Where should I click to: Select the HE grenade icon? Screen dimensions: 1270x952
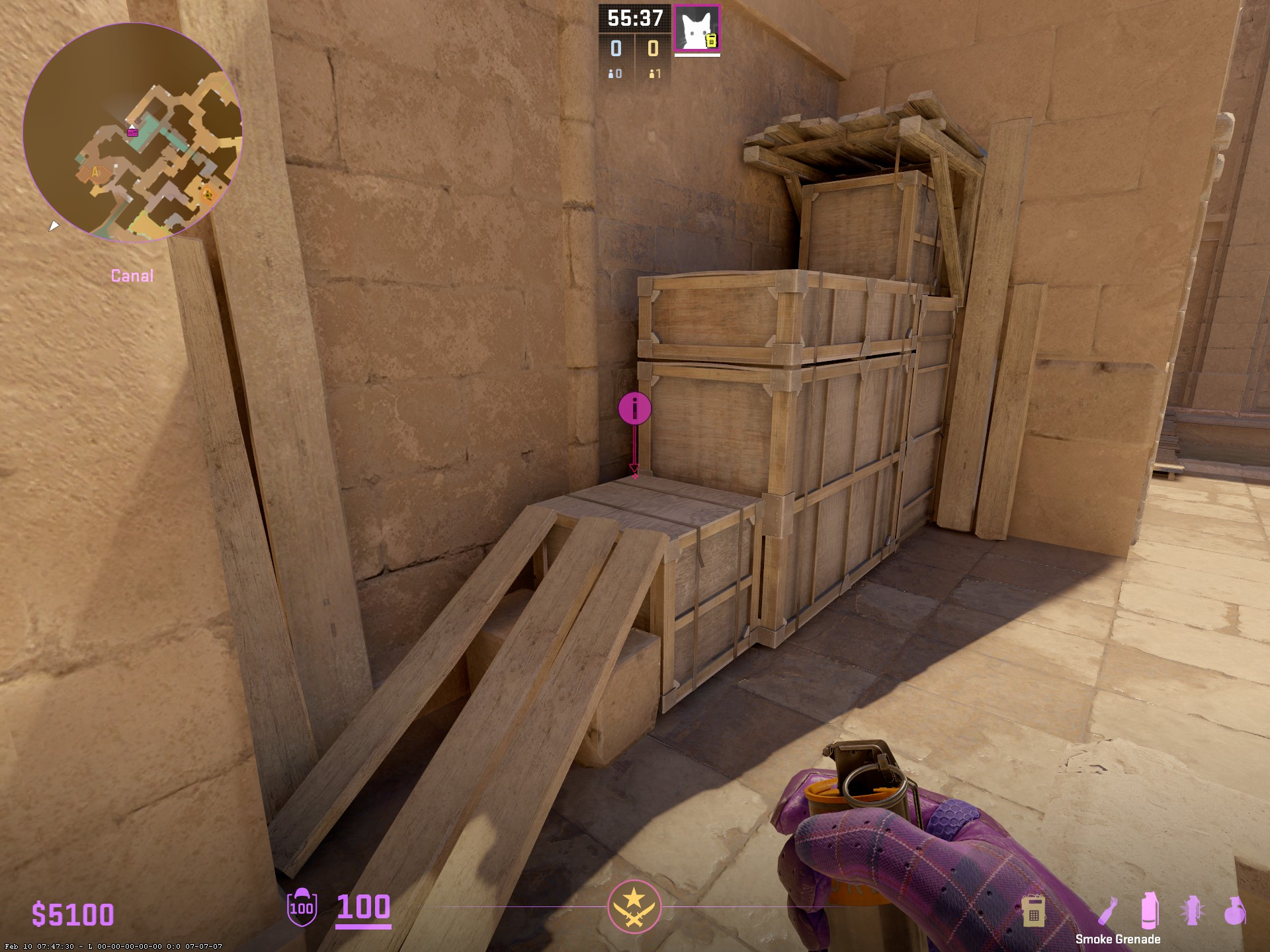[x=1234, y=910]
